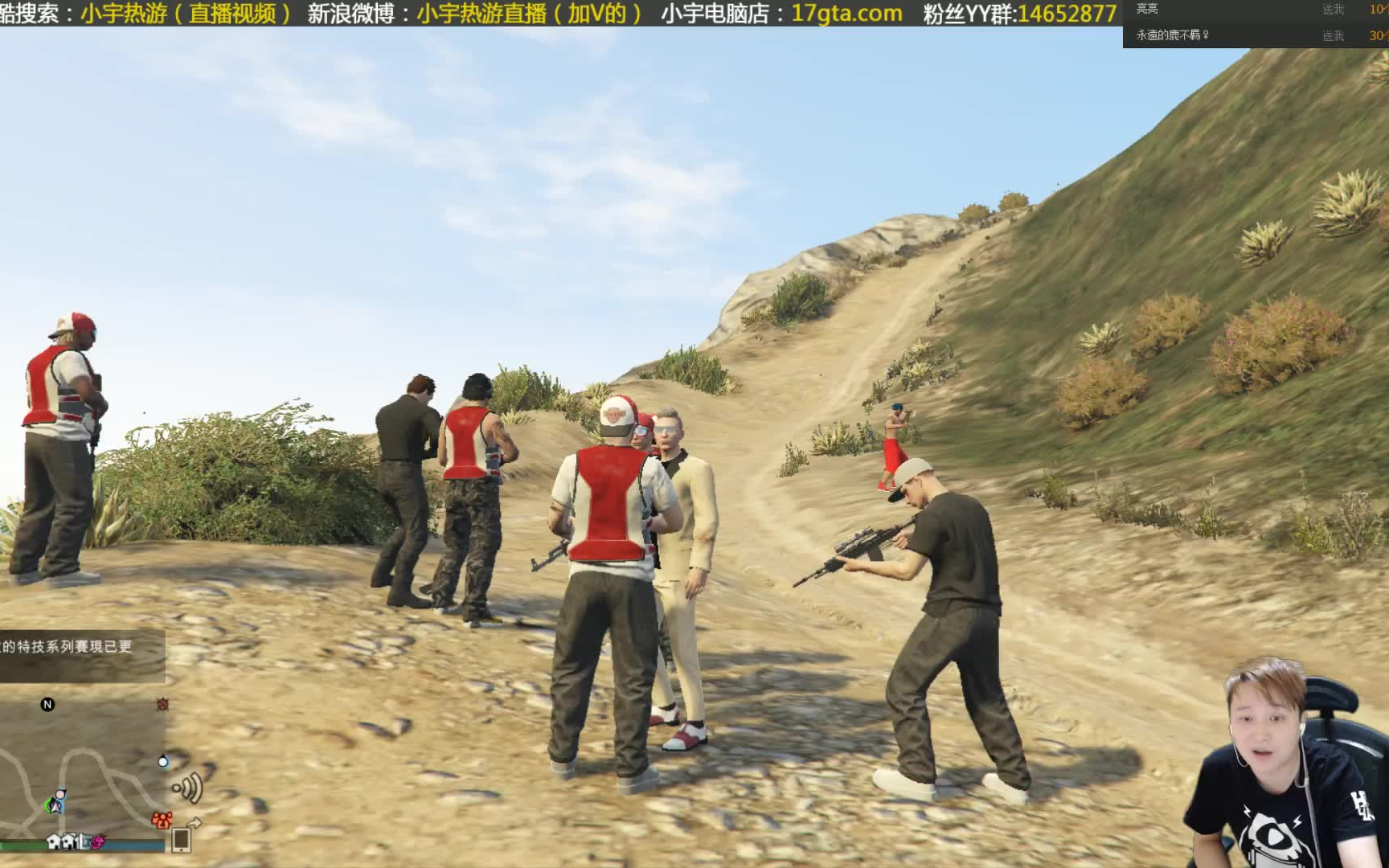Click 送我 next to 永遠的鹿不羈♀

click(x=1333, y=35)
